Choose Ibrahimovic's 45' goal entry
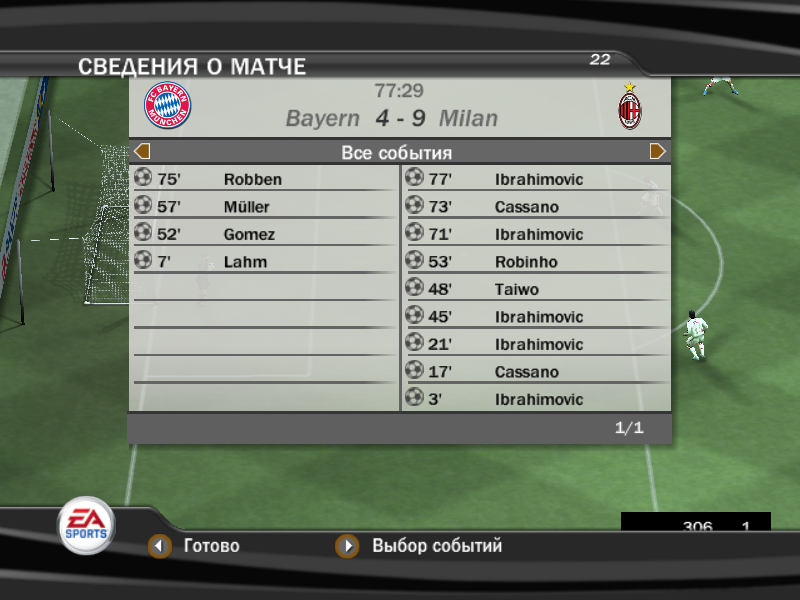 pos(536,317)
